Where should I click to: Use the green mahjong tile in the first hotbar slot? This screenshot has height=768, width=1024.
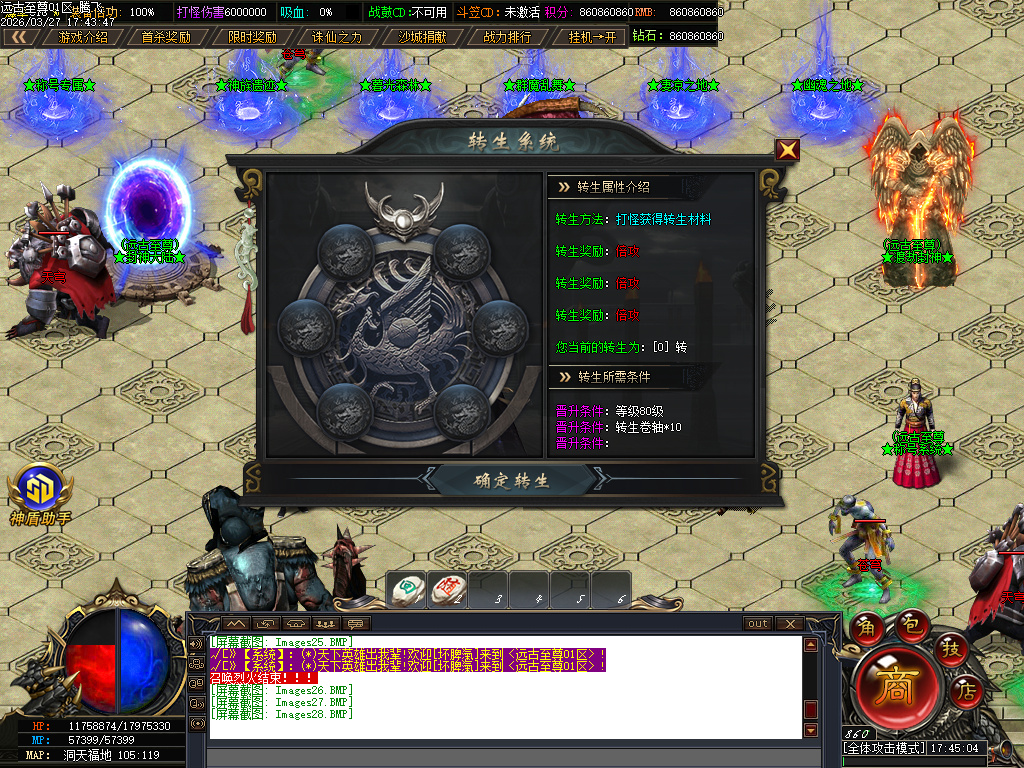[407, 591]
